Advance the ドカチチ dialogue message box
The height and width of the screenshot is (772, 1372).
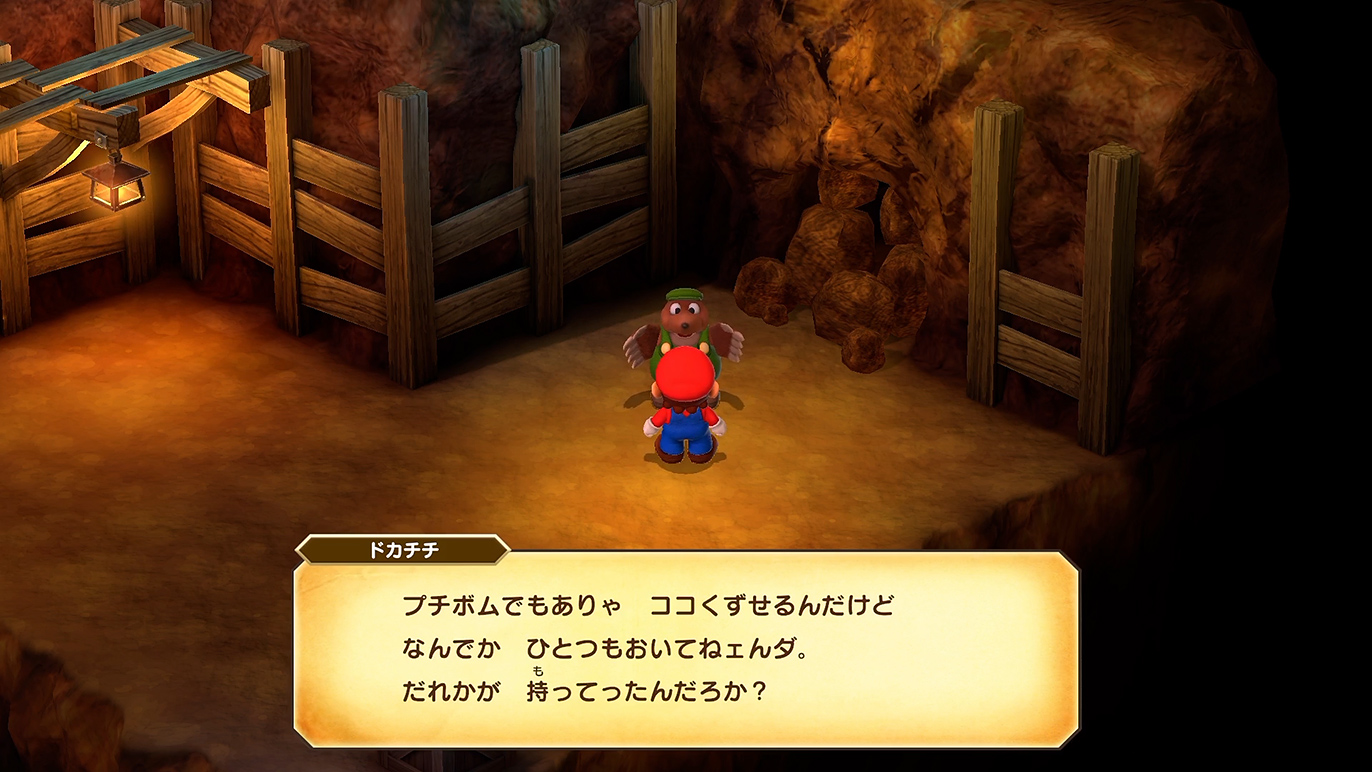686,649
